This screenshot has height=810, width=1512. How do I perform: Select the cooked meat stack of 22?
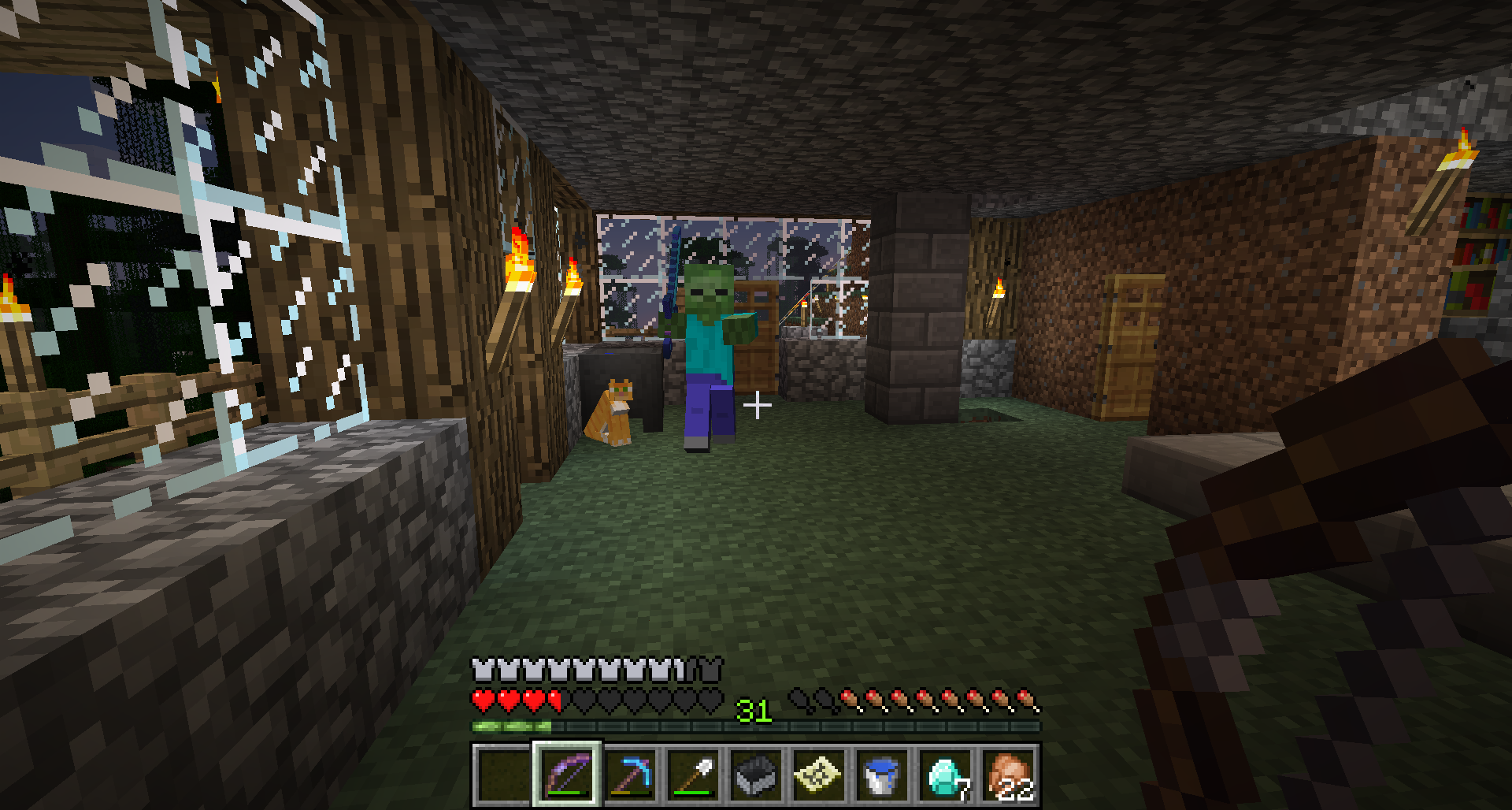(x=1009, y=775)
